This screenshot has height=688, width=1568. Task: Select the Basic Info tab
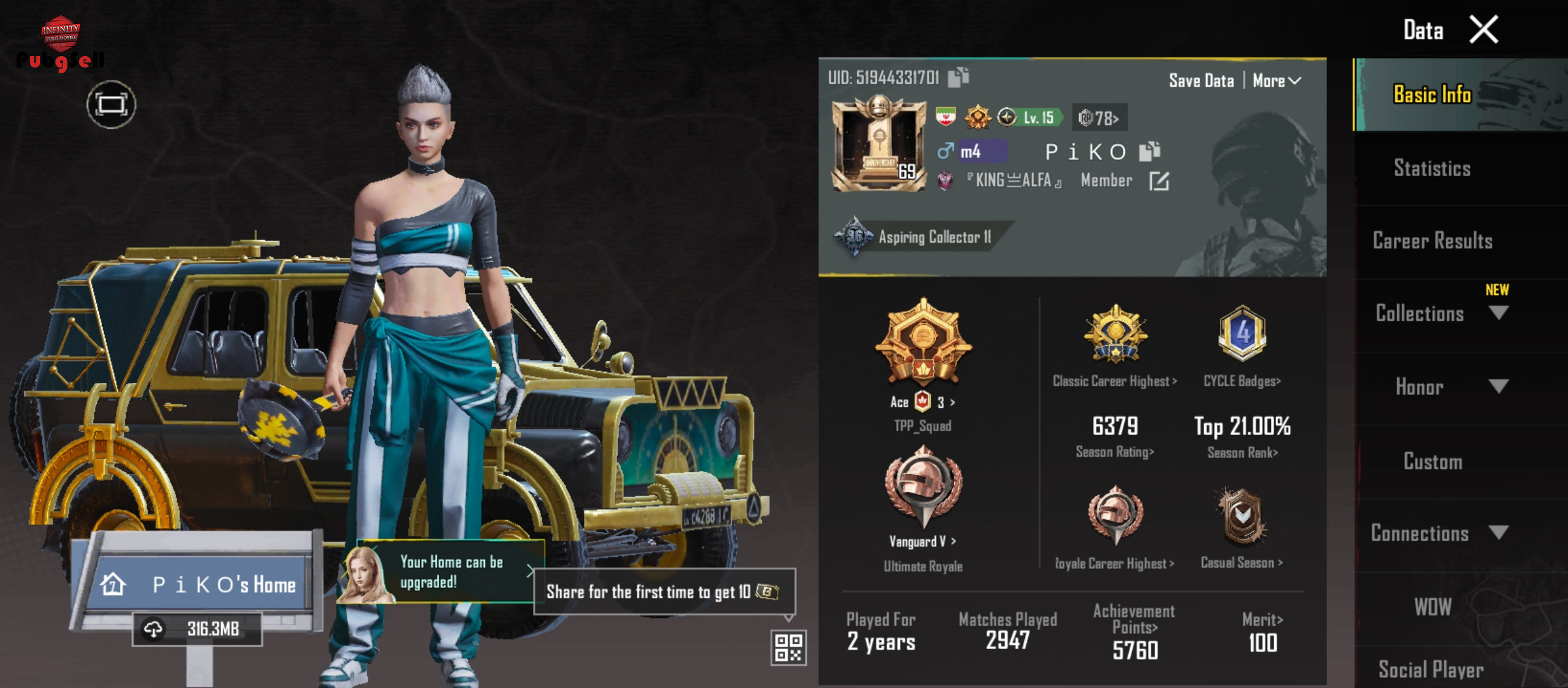click(x=1432, y=94)
